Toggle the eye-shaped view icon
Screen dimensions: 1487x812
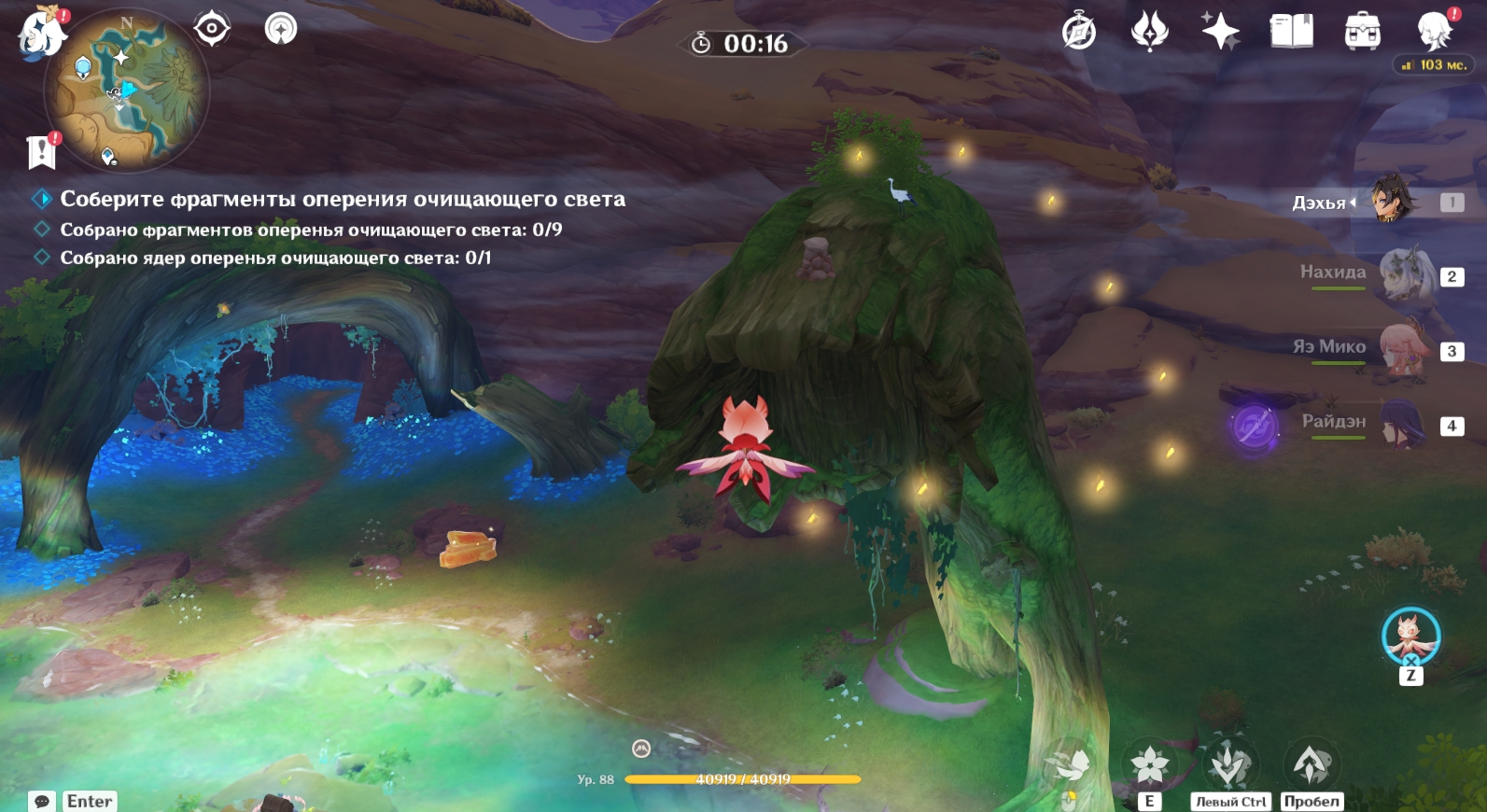click(x=212, y=29)
